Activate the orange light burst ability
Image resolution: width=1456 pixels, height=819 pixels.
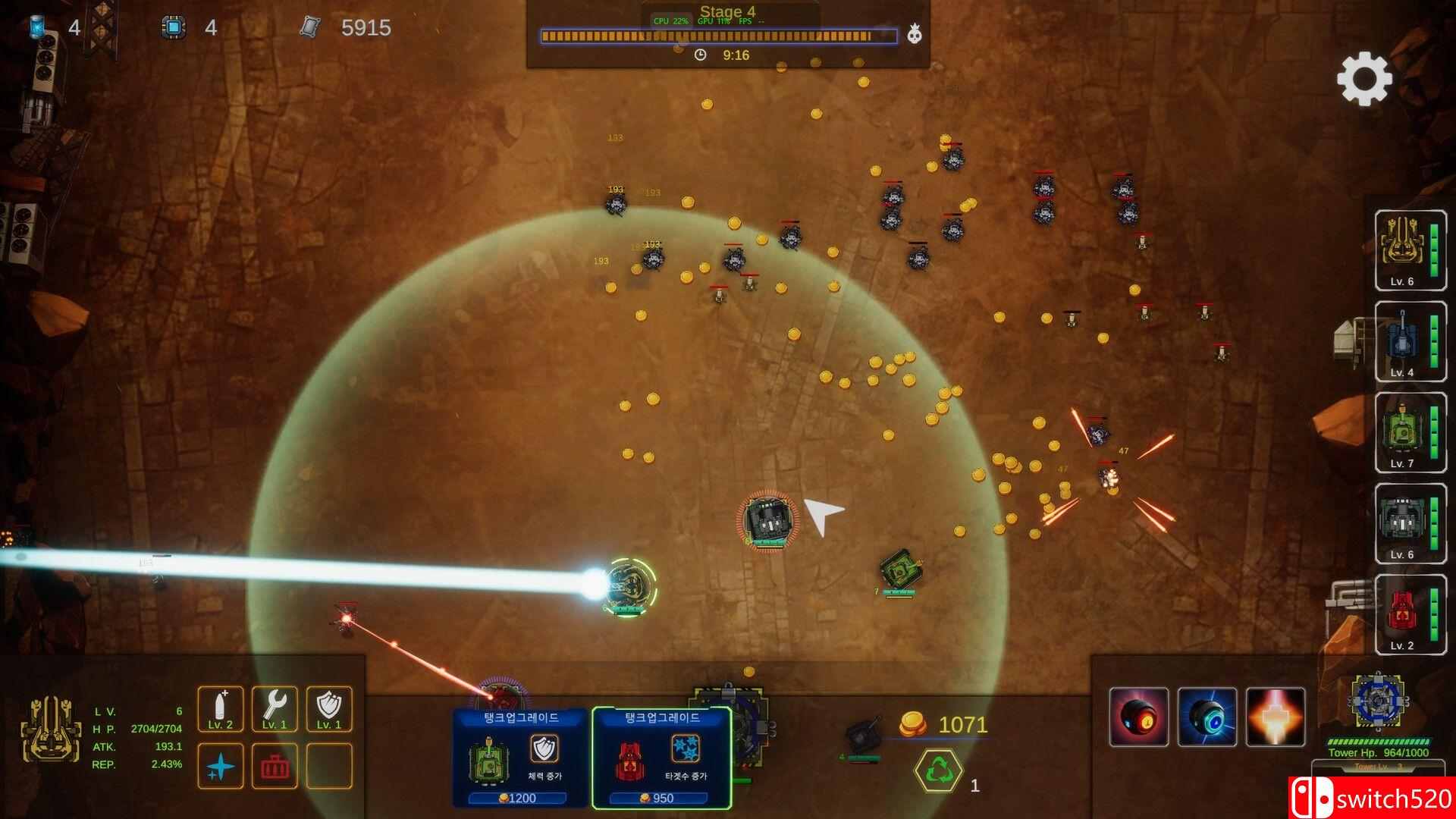coord(1276,717)
